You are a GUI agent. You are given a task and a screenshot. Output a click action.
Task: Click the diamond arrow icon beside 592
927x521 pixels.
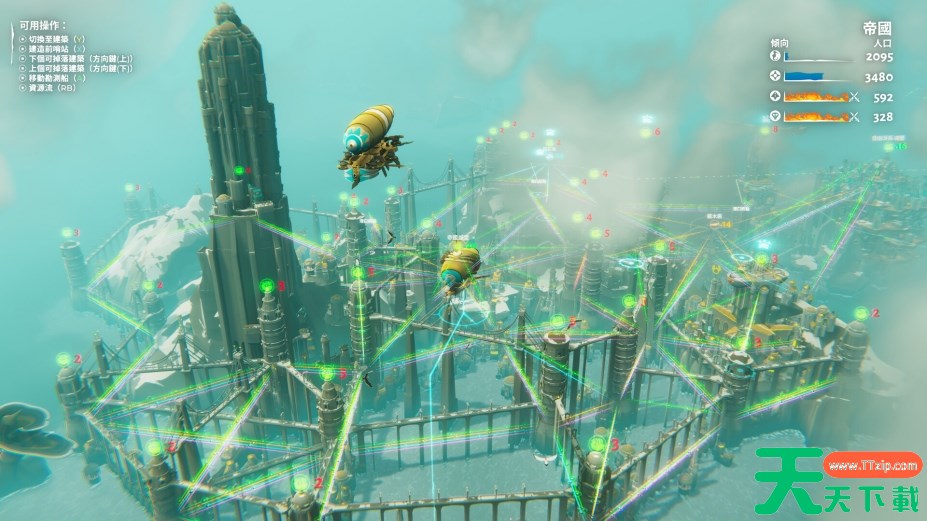pos(775,97)
